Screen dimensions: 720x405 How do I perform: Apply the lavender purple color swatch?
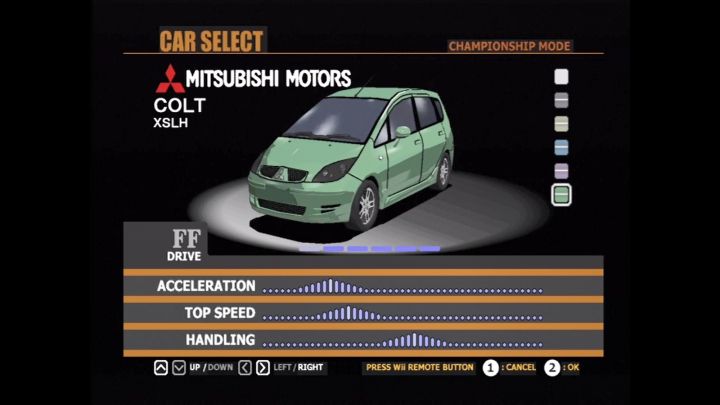point(562,171)
